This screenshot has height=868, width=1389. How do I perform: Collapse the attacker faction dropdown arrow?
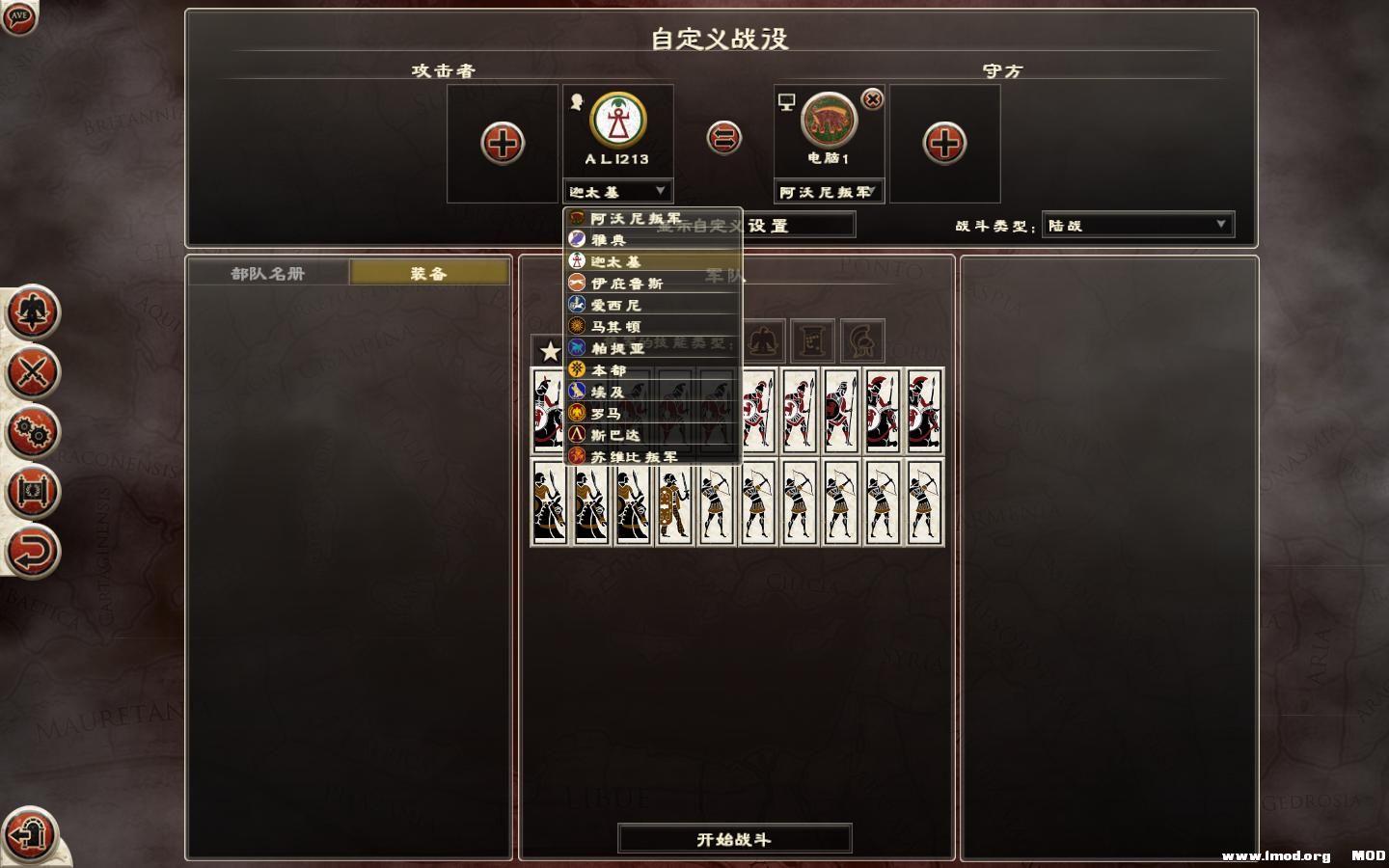click(x=662, y=191)
